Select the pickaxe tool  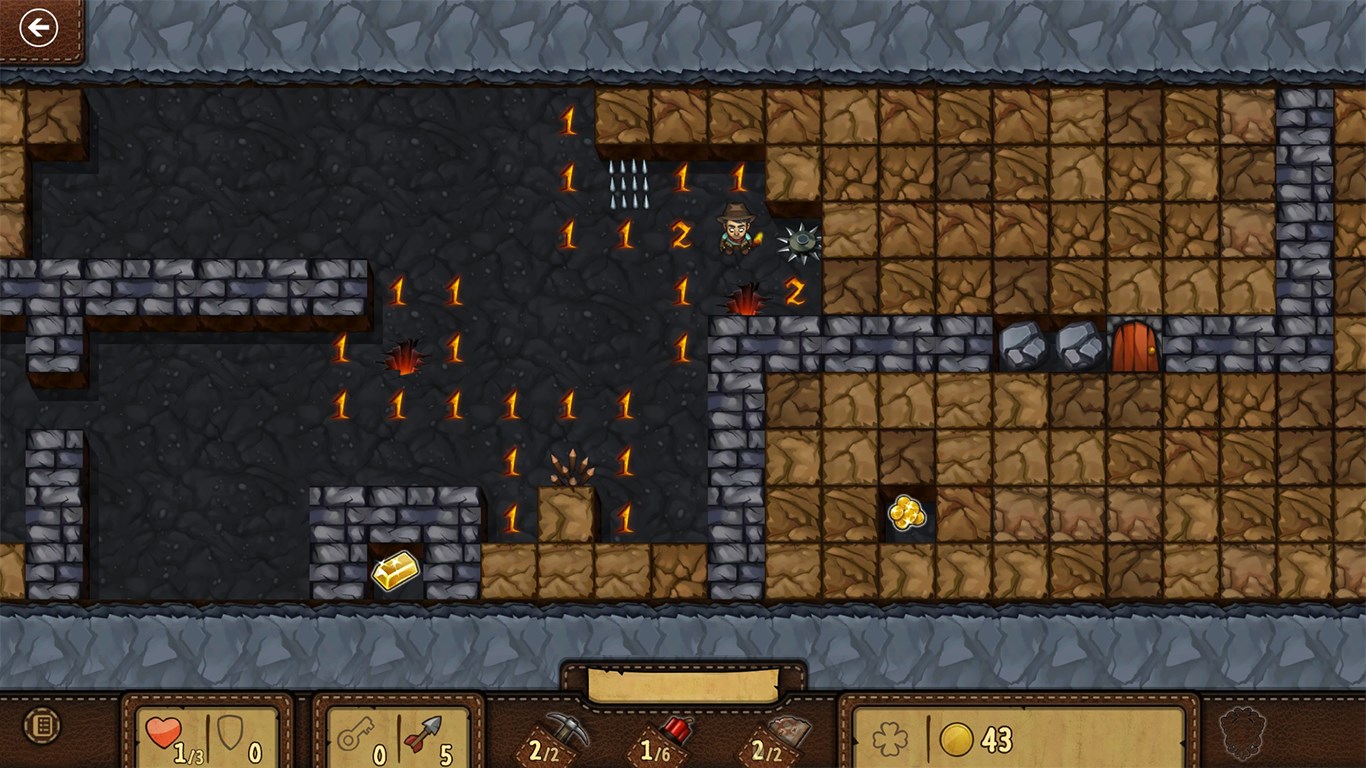(566, 732)
